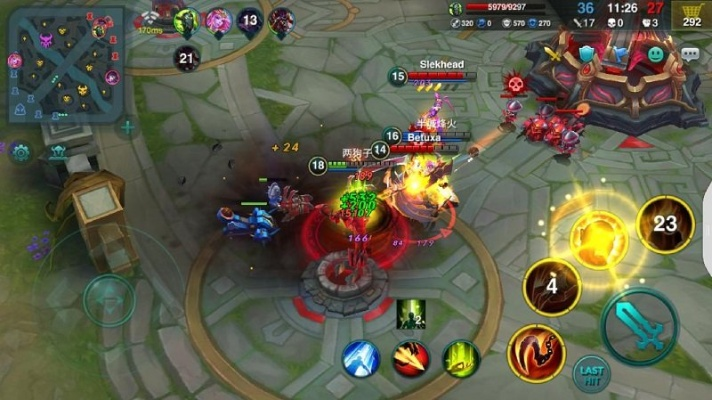The height and width of the screenshot is (400, 712).
Task: Select the pink-haired hero portrait
Action: (217, 20)
